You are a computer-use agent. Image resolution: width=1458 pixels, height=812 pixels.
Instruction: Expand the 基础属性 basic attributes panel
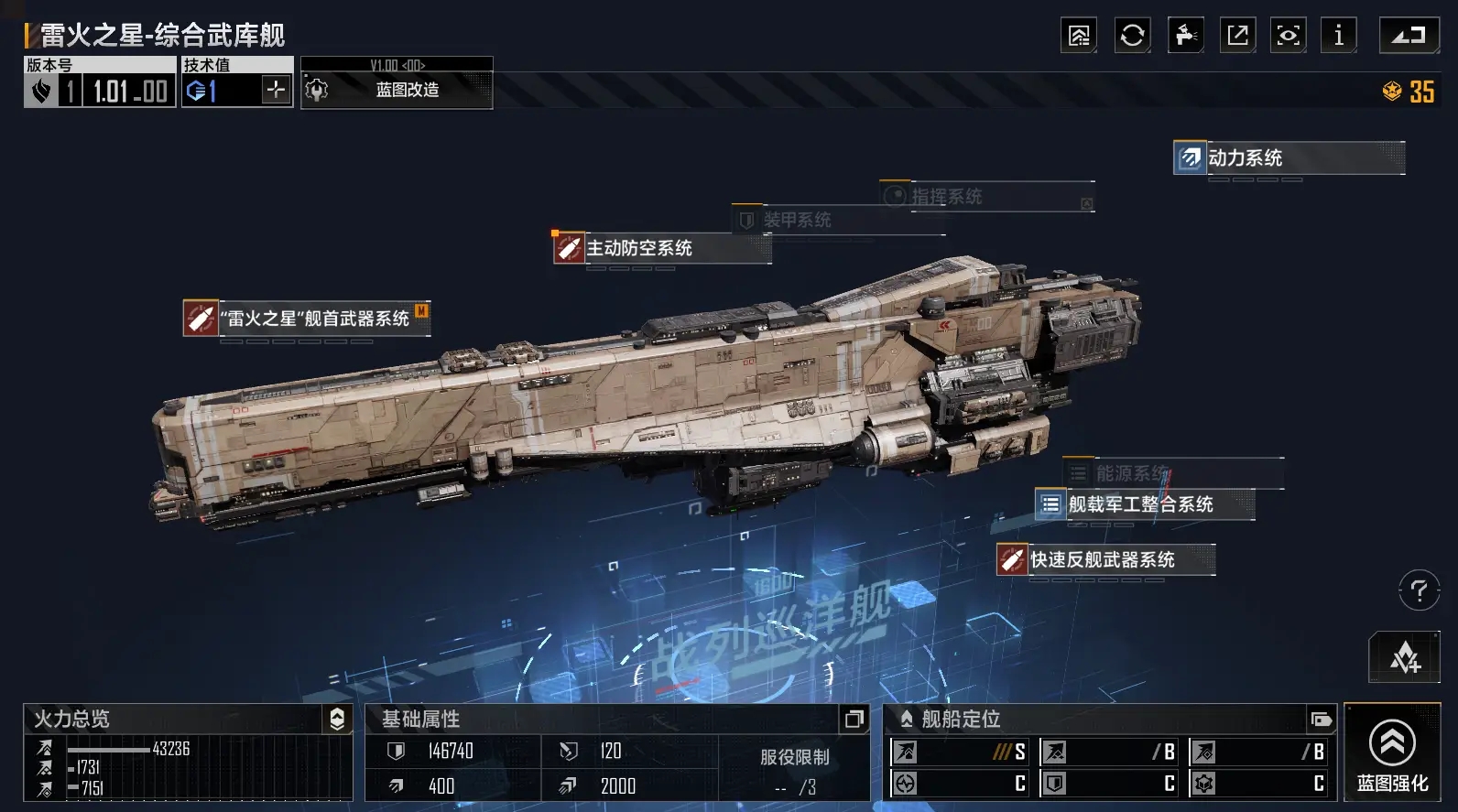pyautogui.click(x=854, y=720)
